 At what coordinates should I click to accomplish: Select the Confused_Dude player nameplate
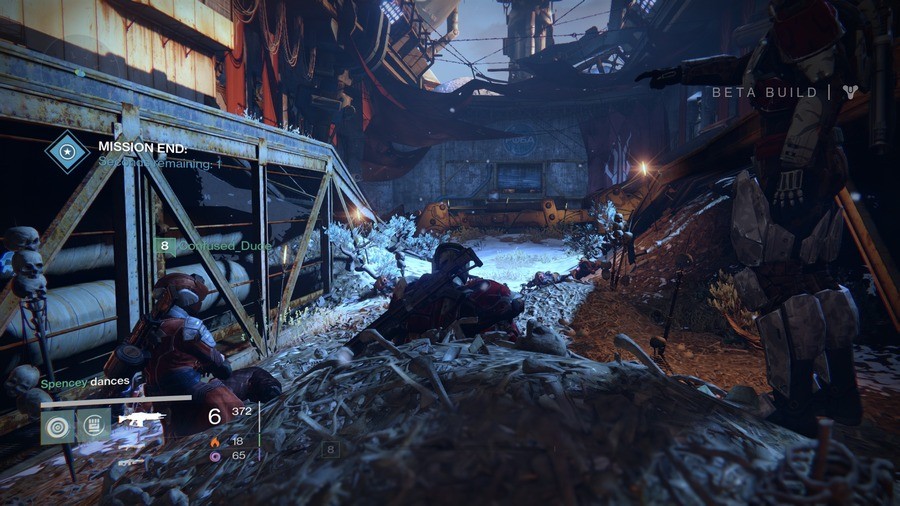(x=208, y=244)
